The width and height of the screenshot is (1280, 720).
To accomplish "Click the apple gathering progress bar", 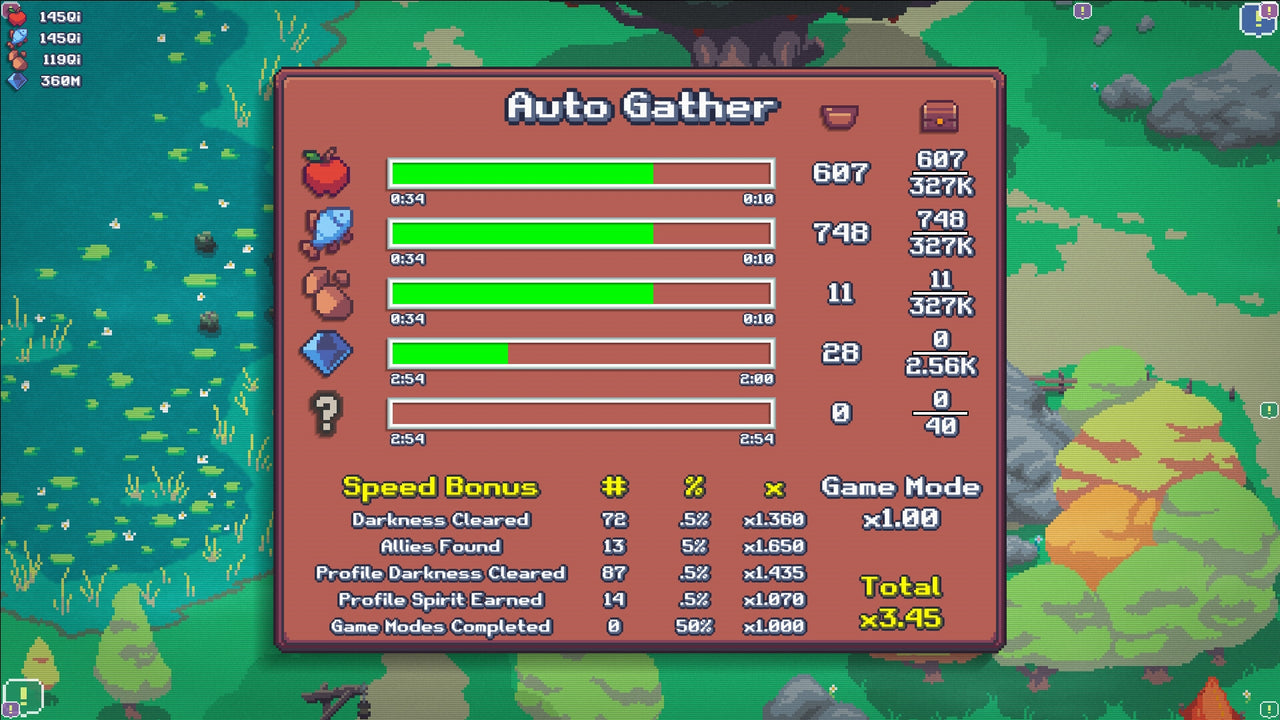I will click(x=580, y=173).
